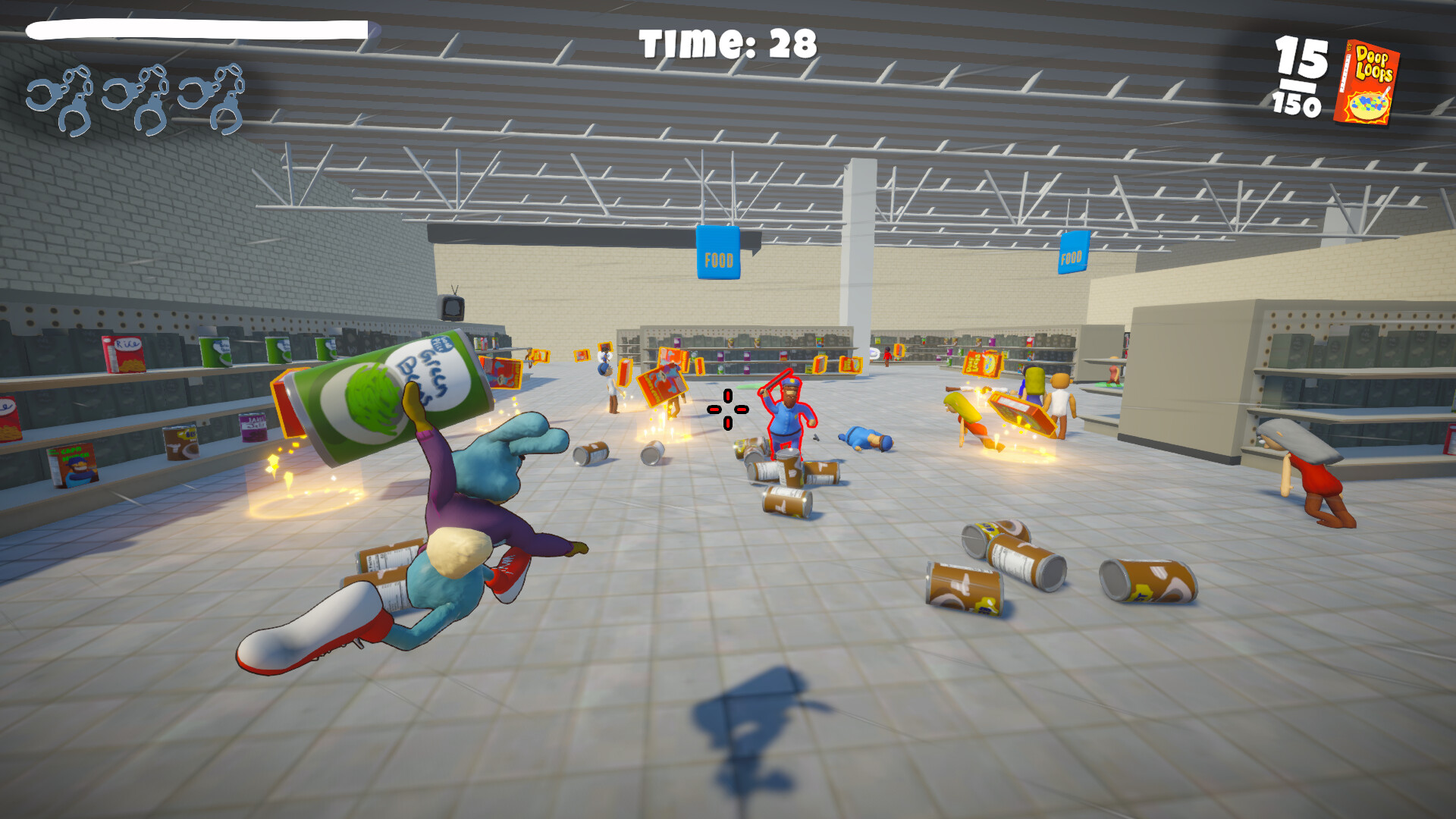This screenshot has width=1456, height=819.
Task: Select the Time: 28 header
Action: coord(726,42)
